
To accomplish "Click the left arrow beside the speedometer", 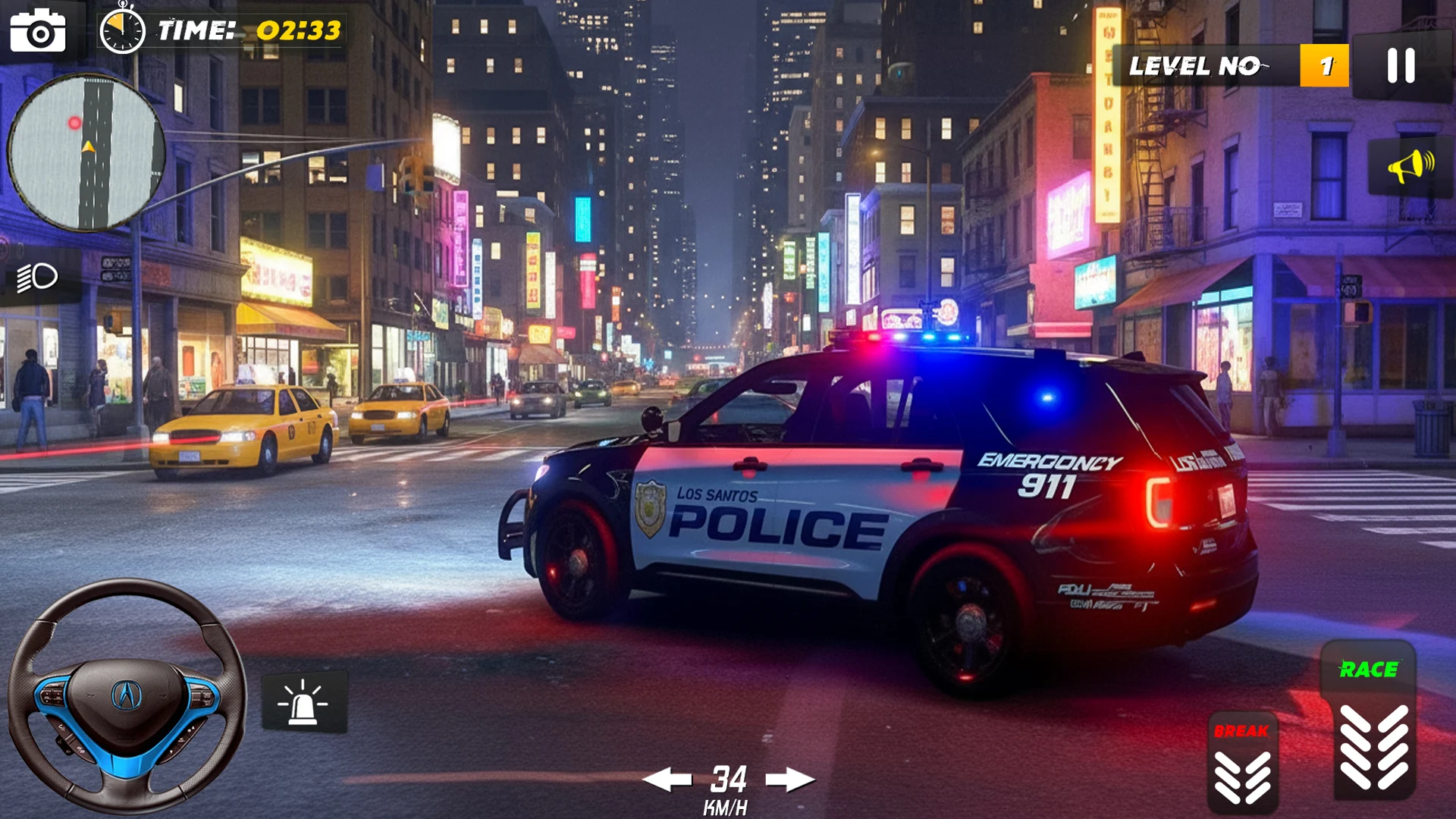I will 667,779.
